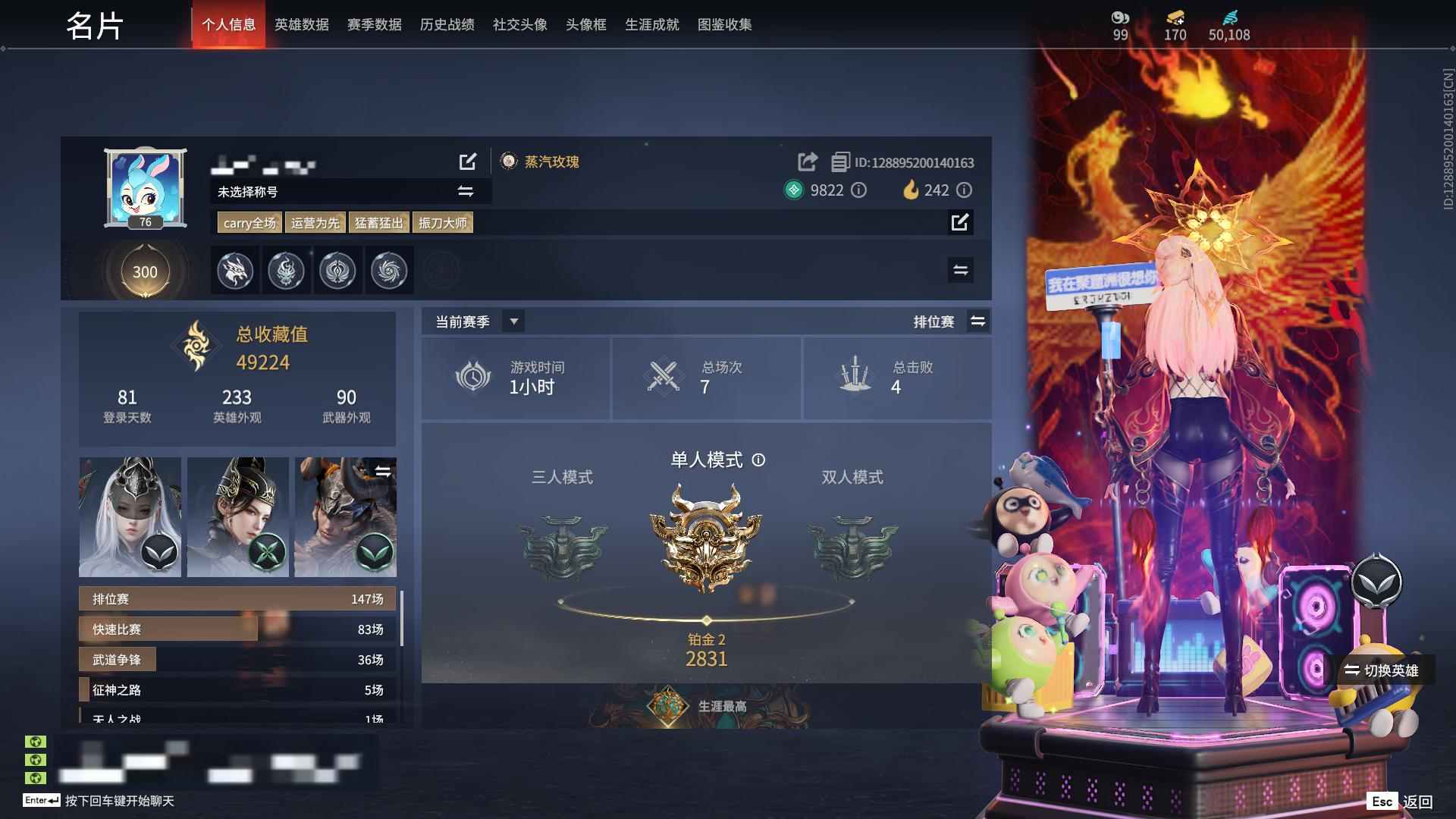Toggle the ranked mode switcher beside 排位赛

tap(978, 321)
